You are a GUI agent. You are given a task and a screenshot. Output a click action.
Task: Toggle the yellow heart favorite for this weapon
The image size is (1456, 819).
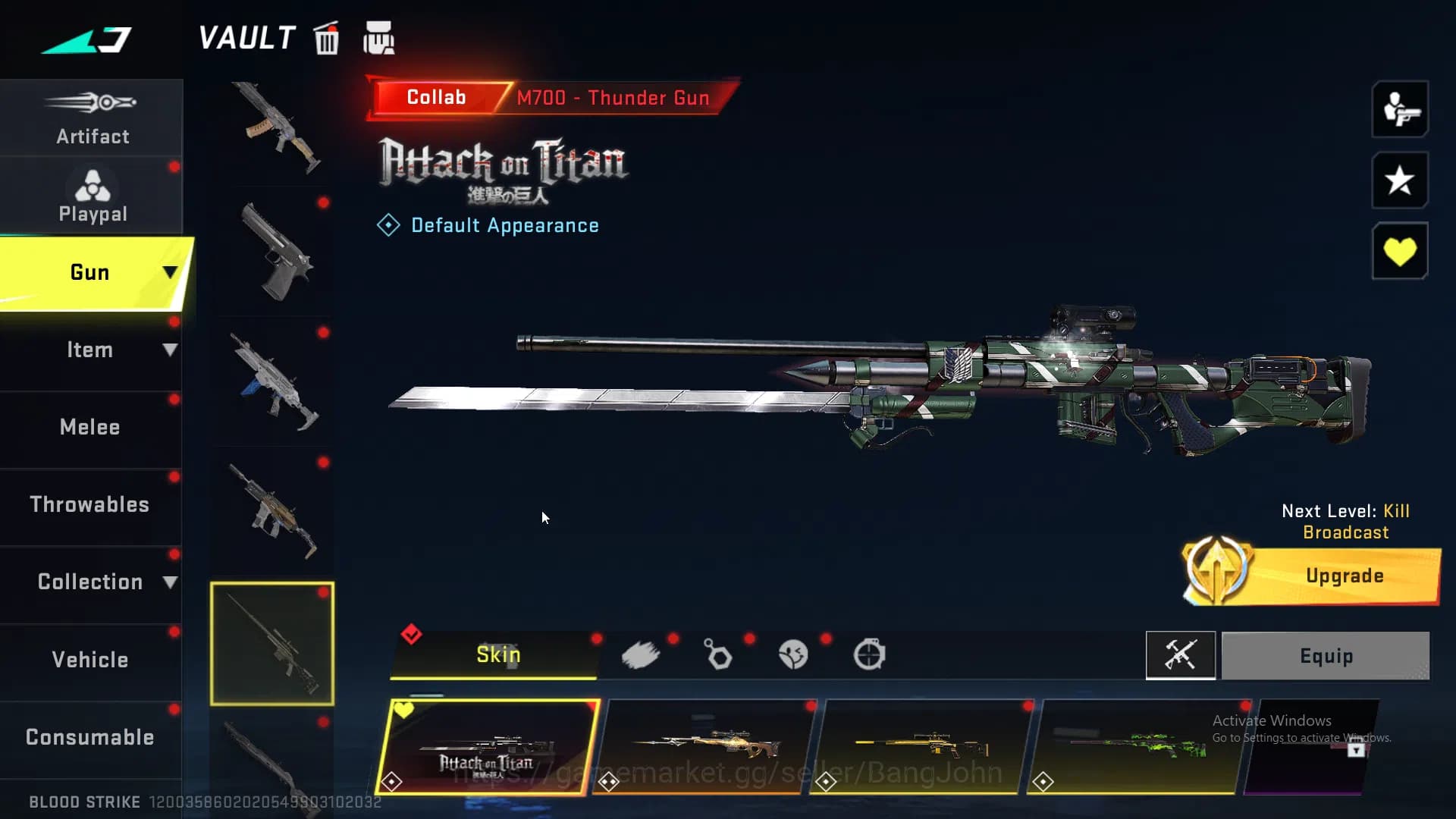1399,250
